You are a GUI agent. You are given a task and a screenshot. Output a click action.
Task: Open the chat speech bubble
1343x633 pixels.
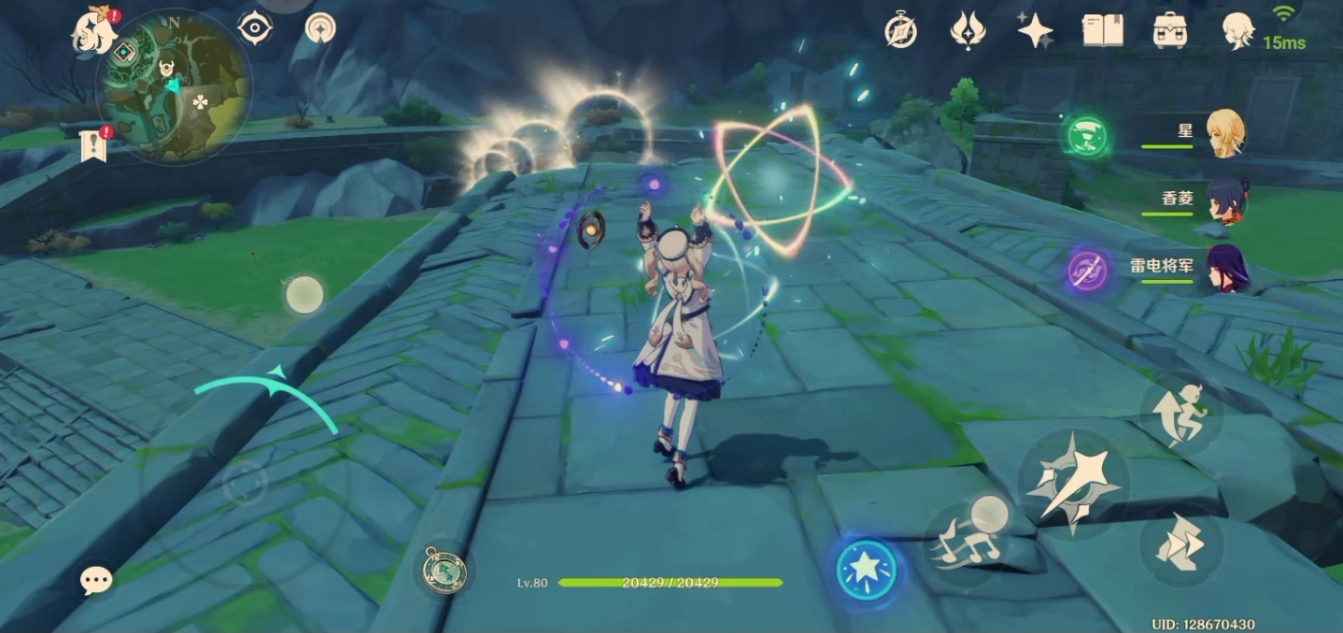96,579
